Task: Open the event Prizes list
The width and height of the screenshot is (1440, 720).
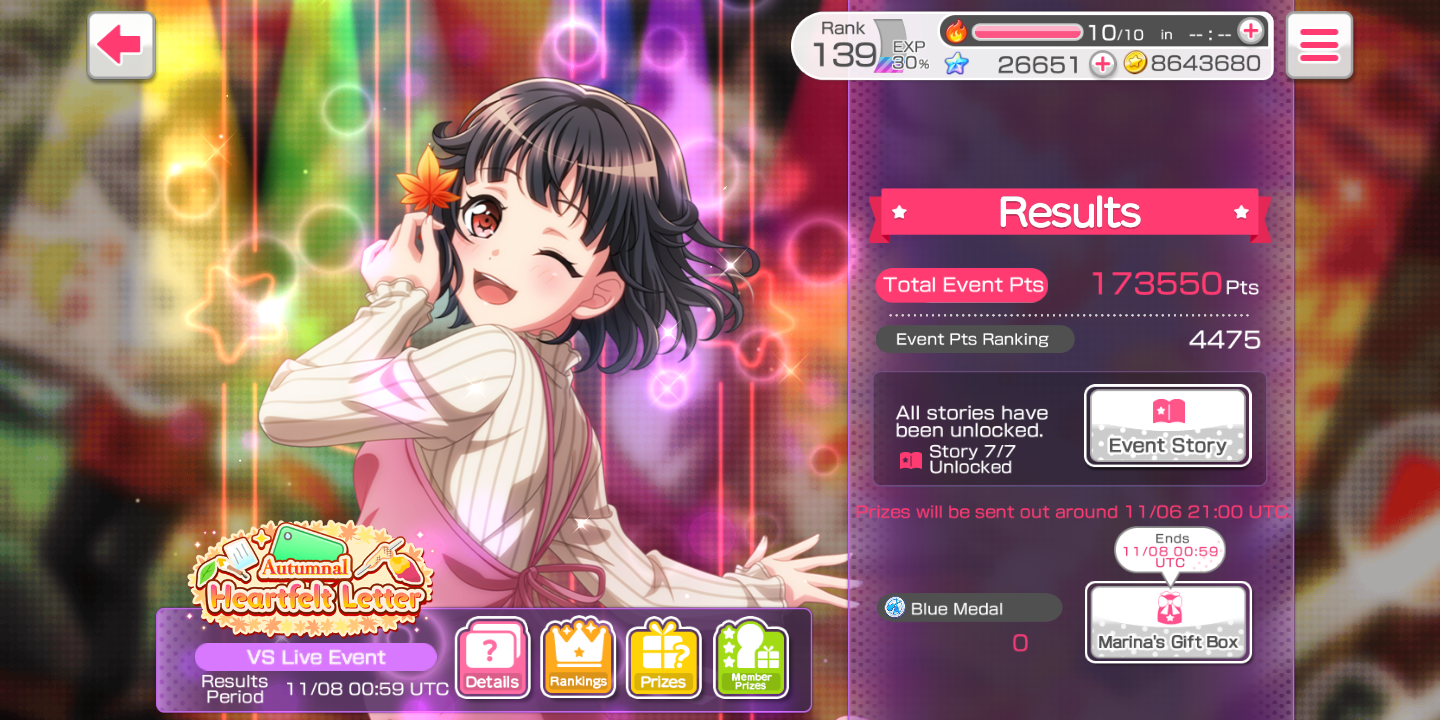Action: tap(663, 660)
